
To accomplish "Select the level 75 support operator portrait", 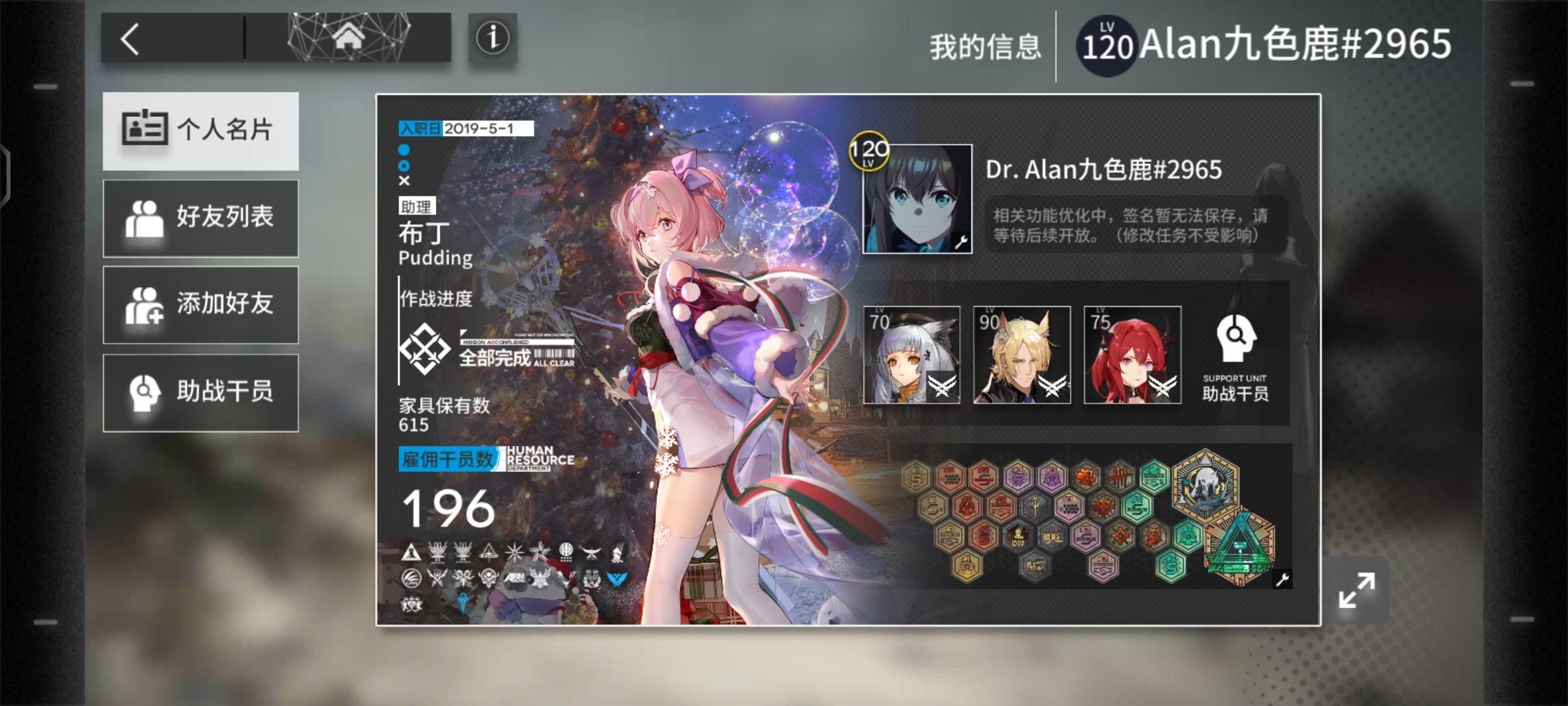I will click(1132, 355).
